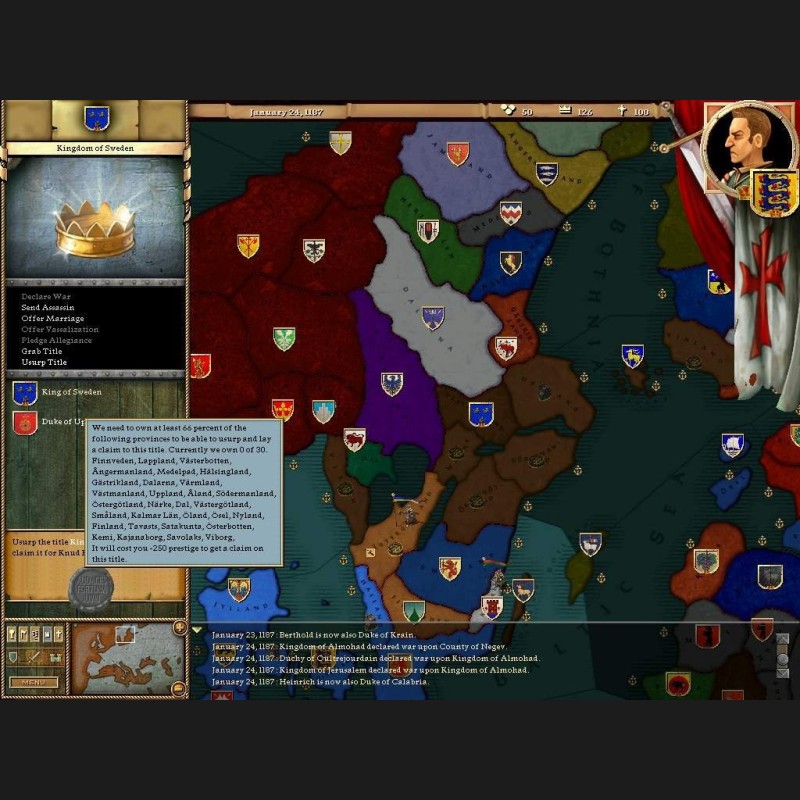Zoom in with the minimap plus button
This screenshot has width=800, height=800.
coord(179,628)
